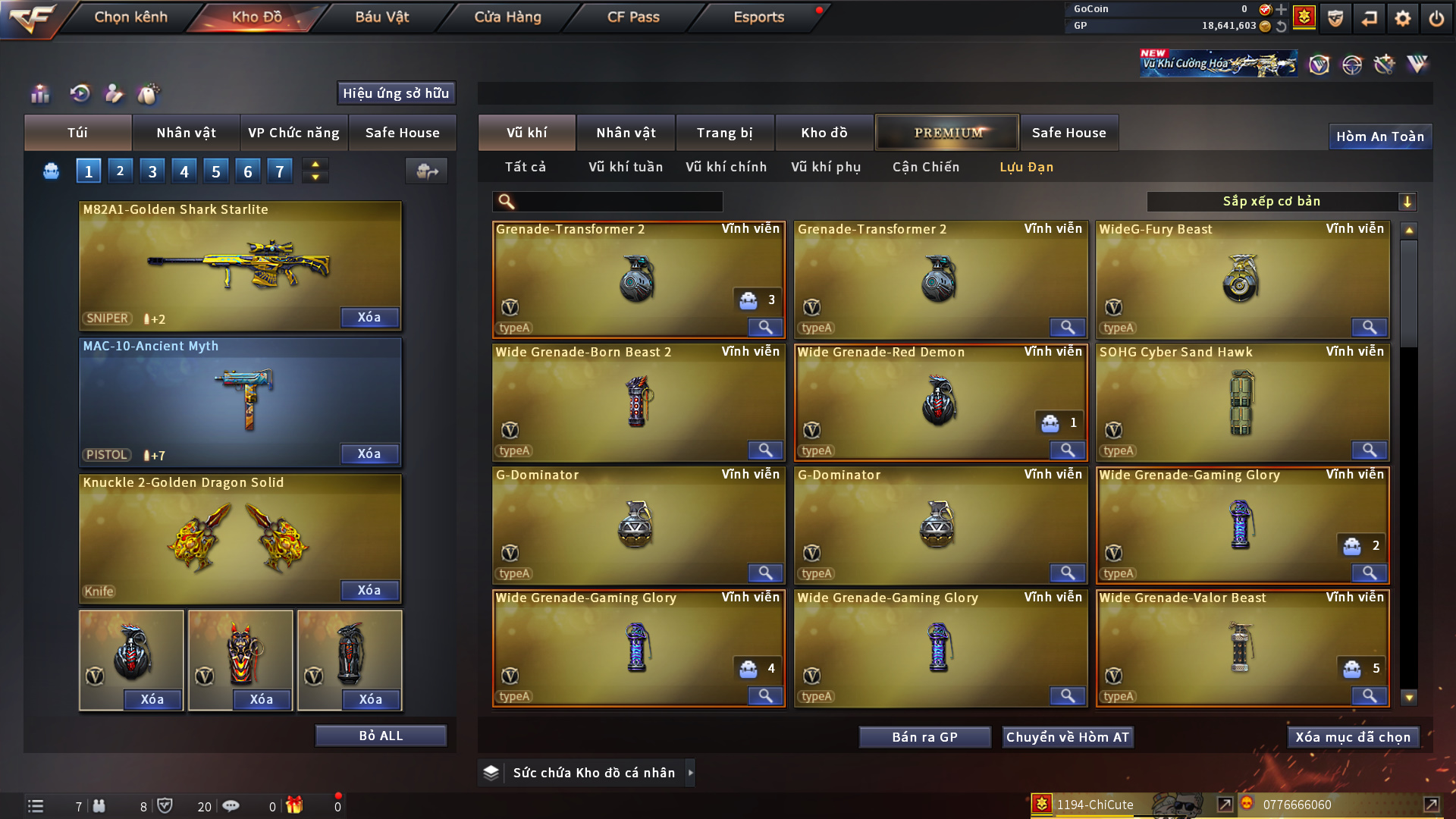Open the Hòm An Toàn safe box
This screenshot has height=819, width=1456.
(1379, 136)
